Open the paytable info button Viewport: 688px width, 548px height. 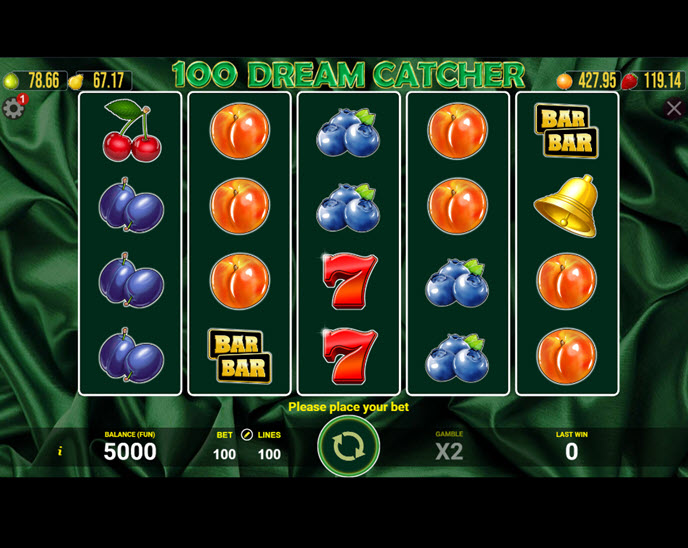pos(59,452)
